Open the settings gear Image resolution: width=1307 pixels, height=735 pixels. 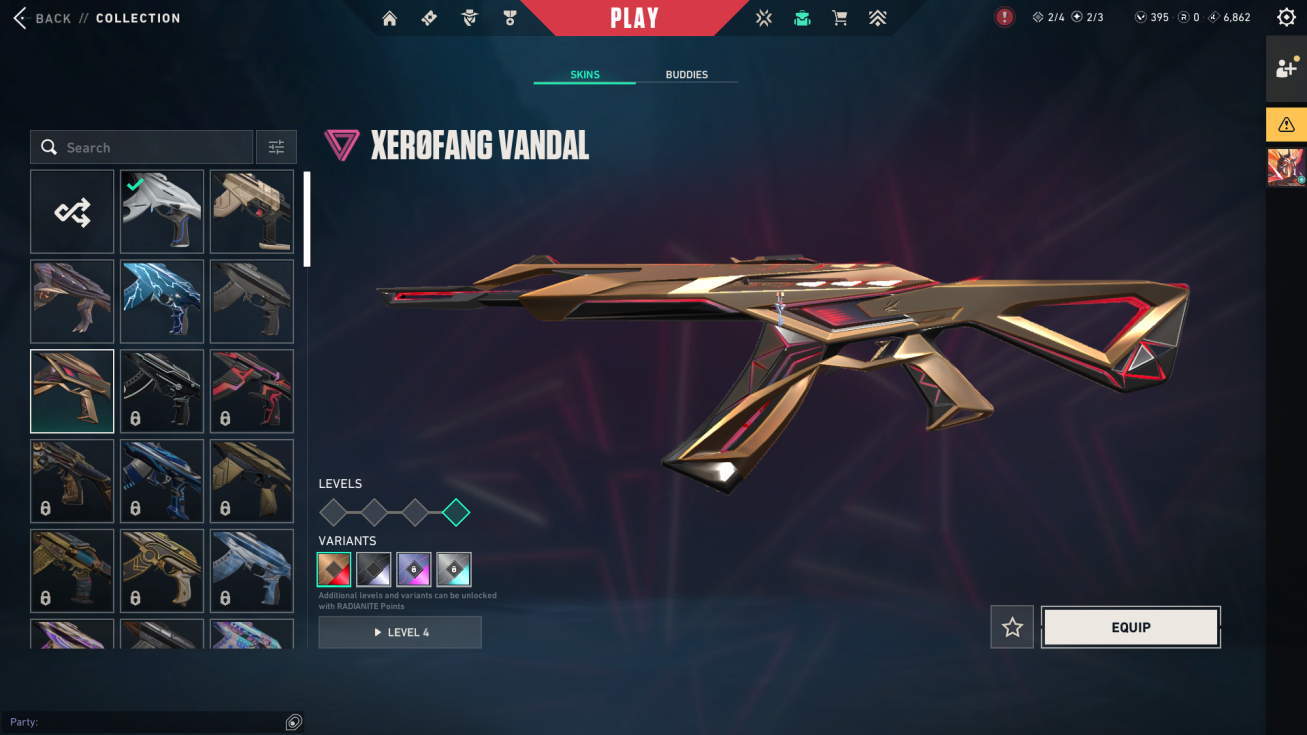pyautogui.click(x=1286, y=17)
